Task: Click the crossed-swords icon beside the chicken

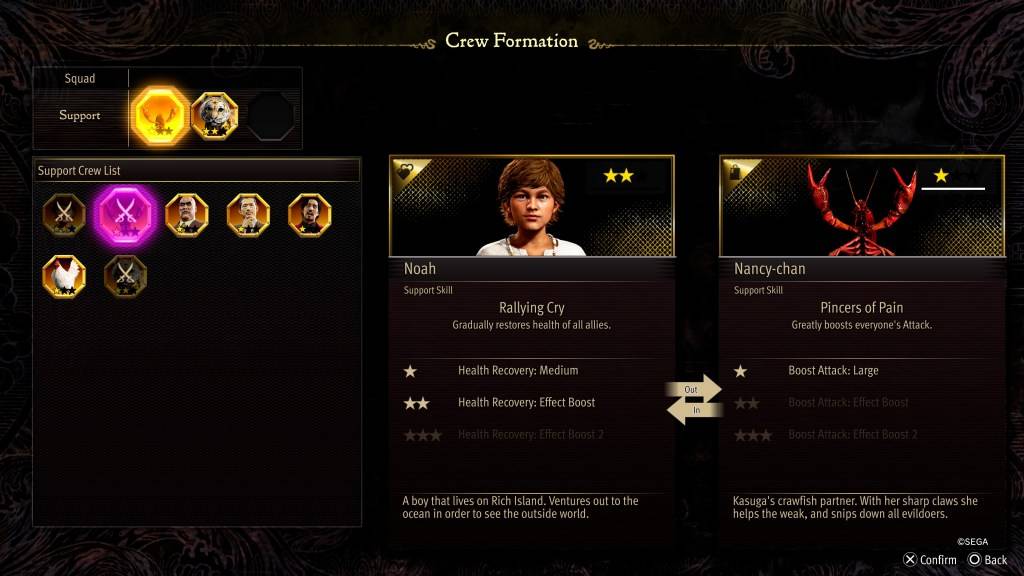Action: pos(125,275)
